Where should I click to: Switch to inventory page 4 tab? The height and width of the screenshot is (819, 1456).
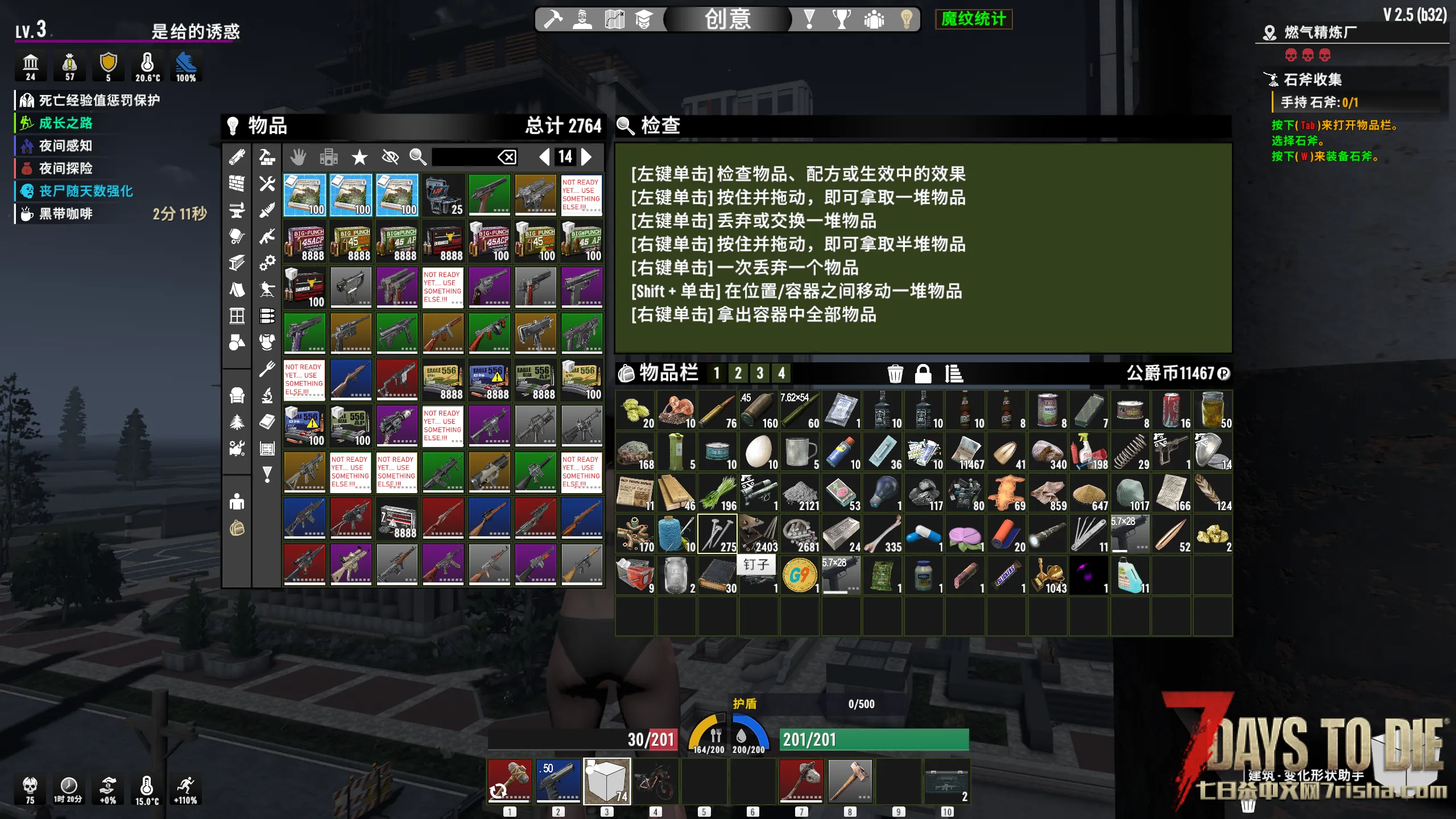[x=781, y=374]
